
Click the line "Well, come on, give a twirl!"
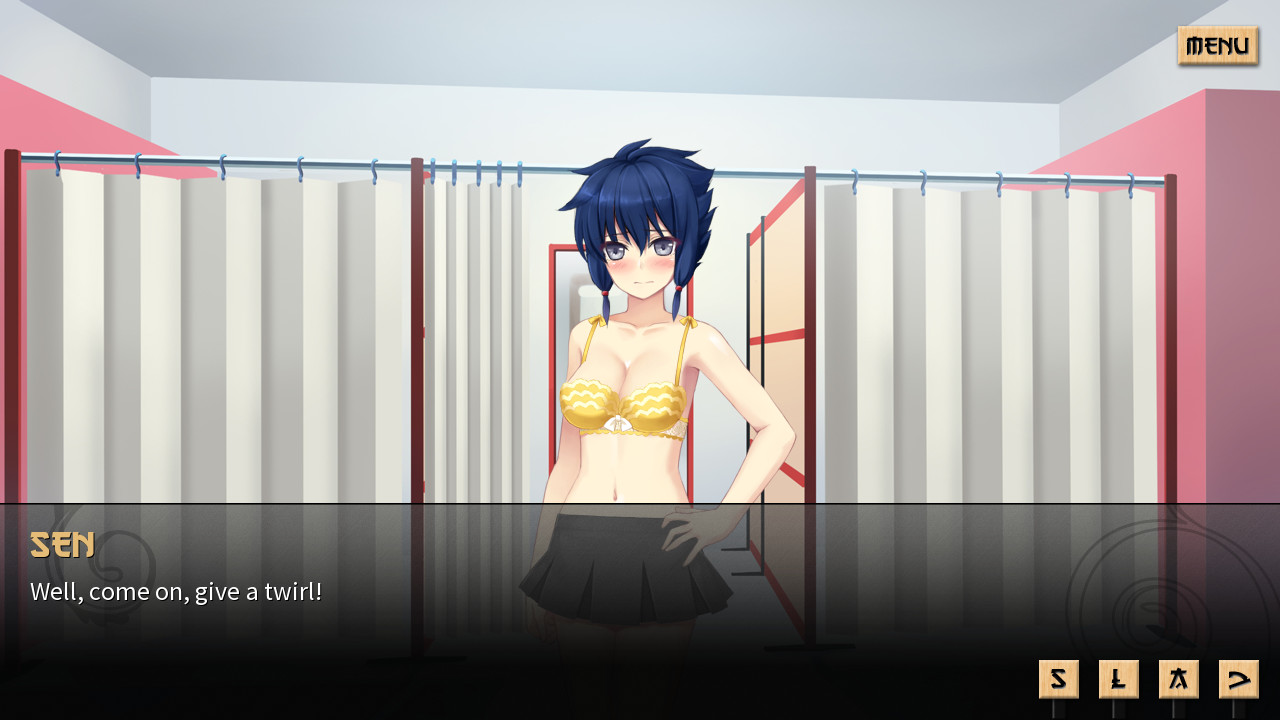pos(176,591)
